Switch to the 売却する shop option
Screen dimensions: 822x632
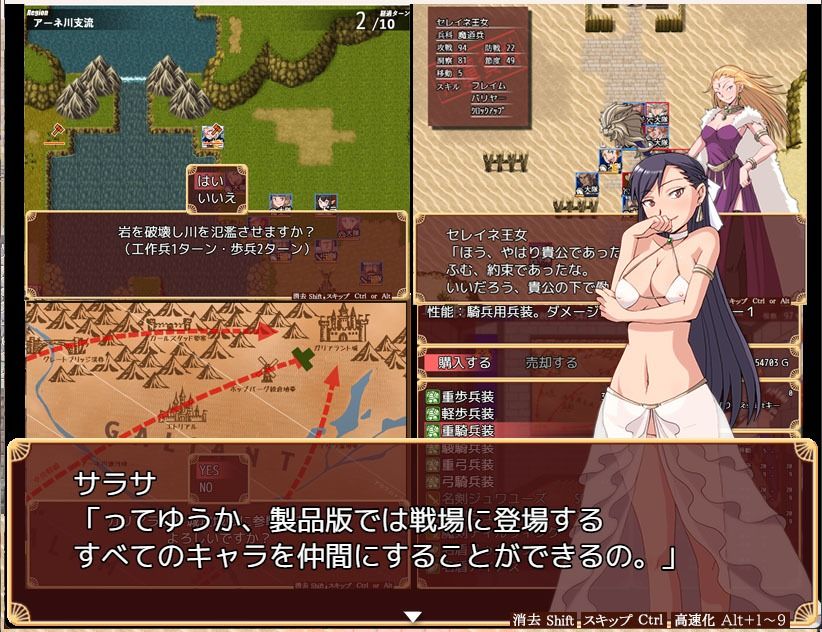pos(551,362)
